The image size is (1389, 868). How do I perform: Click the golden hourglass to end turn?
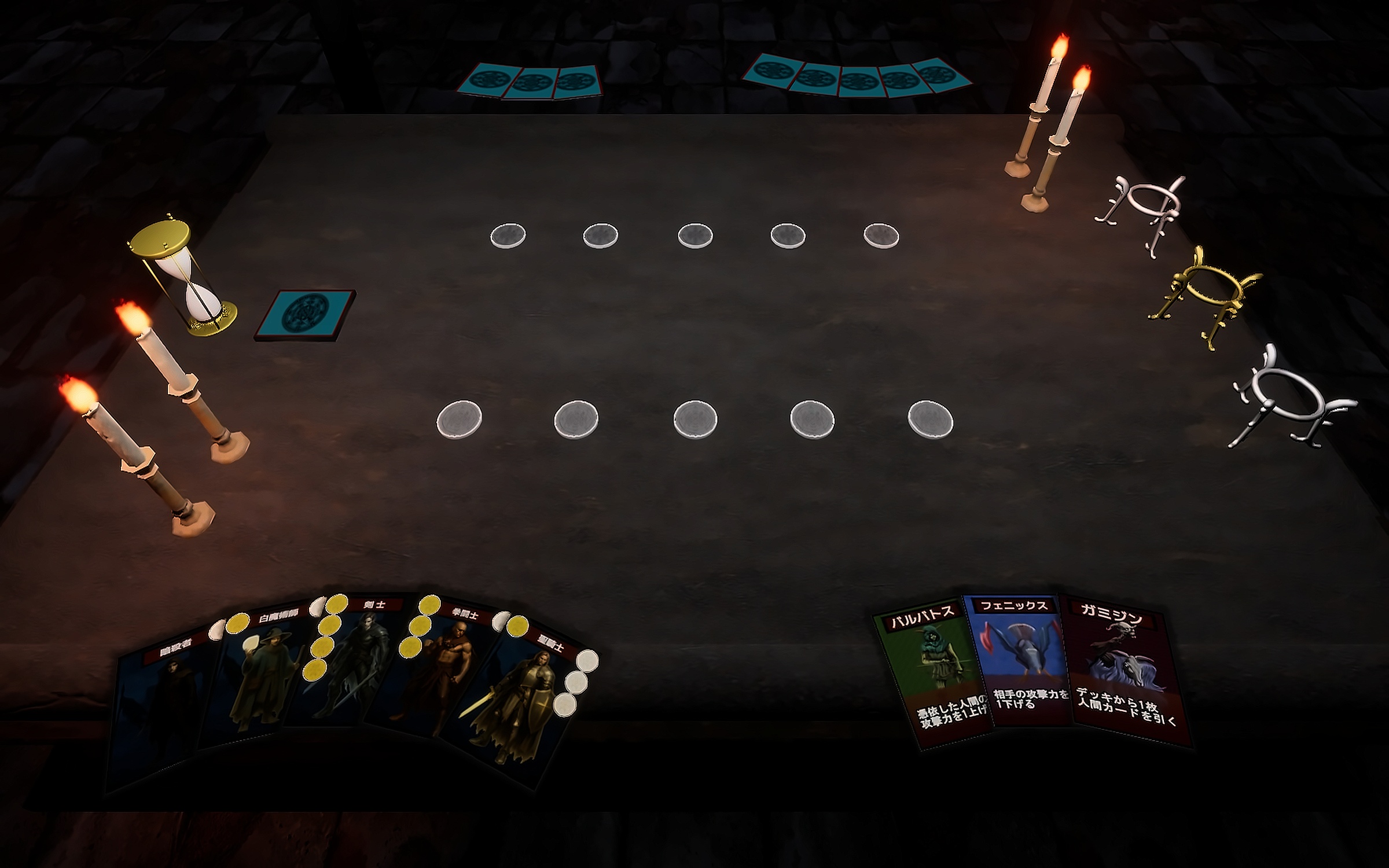[x=185, y=275]
